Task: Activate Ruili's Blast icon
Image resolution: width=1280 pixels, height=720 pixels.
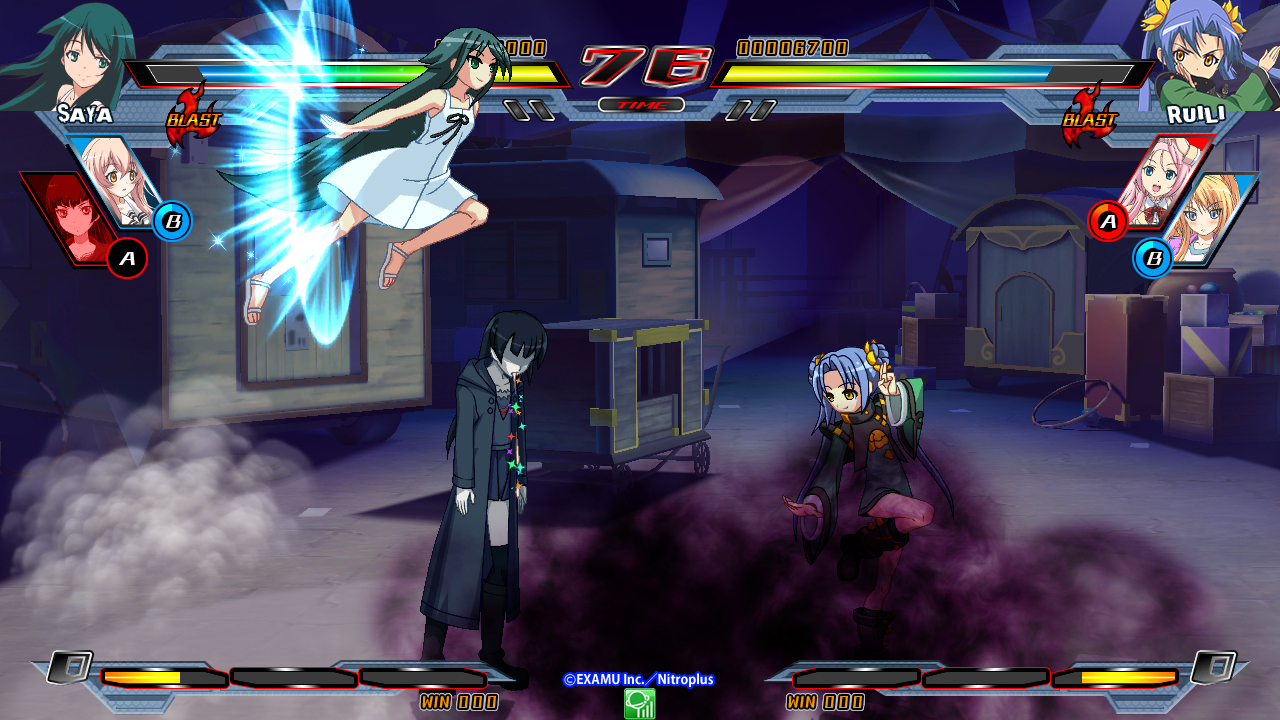Action: click(1088, 117)
